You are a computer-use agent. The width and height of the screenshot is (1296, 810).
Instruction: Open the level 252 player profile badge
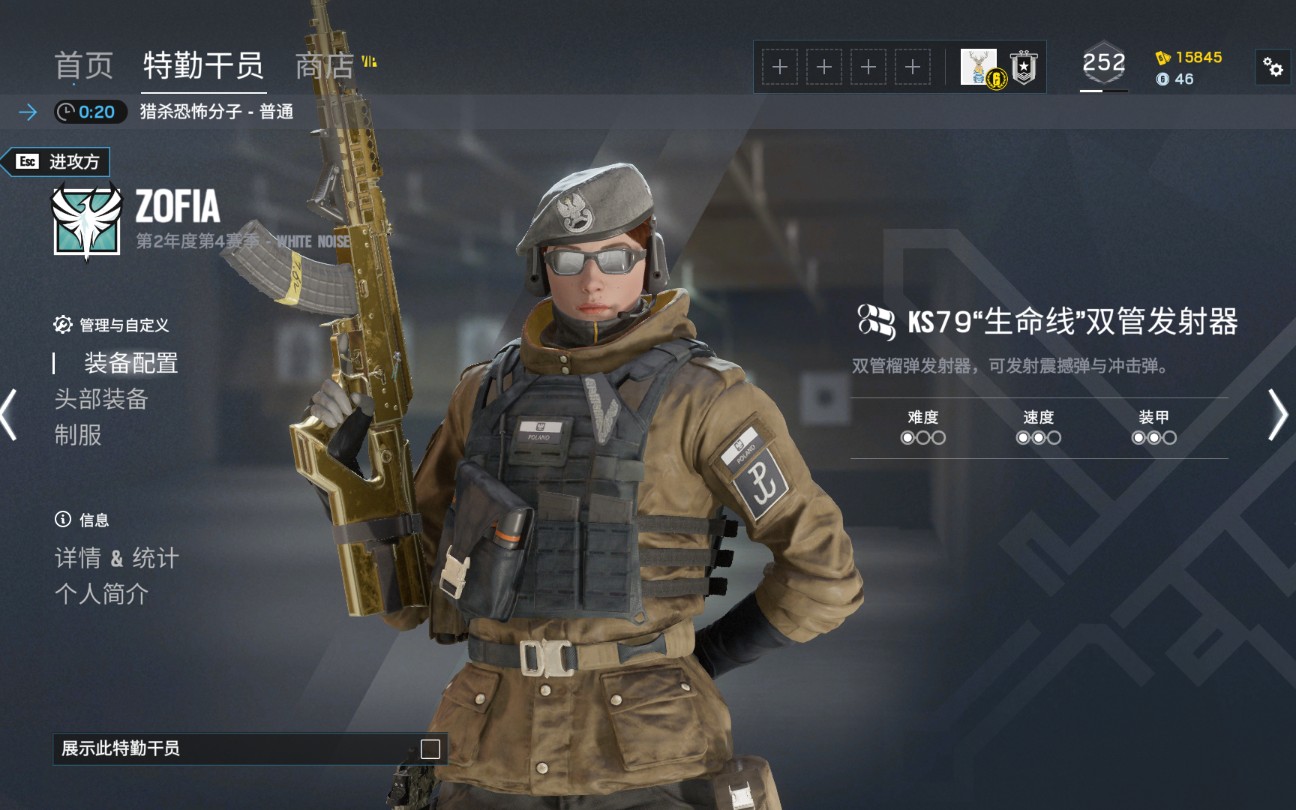(1104, 65)
